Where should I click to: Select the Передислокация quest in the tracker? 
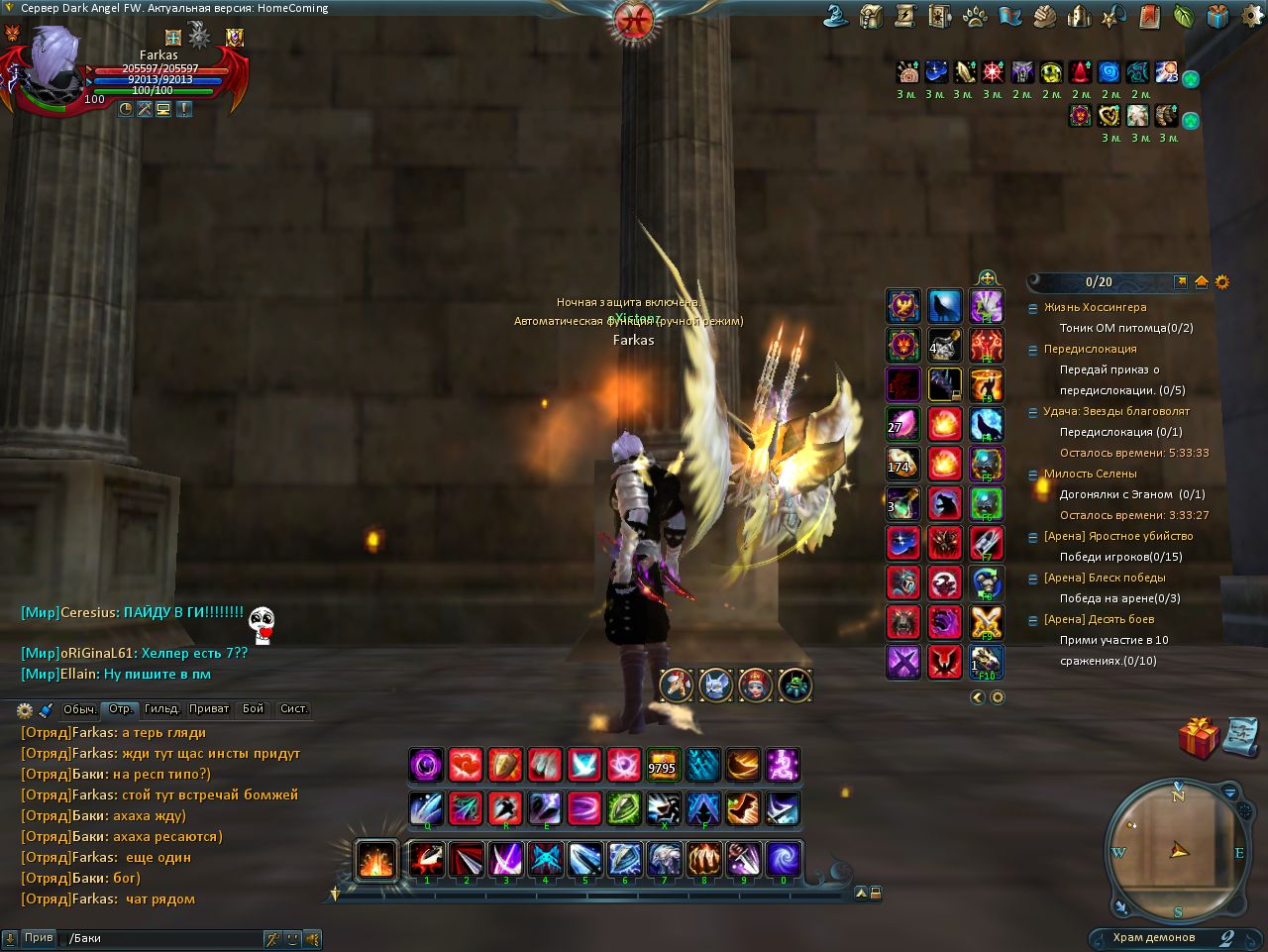click(x=1090, y=349)
